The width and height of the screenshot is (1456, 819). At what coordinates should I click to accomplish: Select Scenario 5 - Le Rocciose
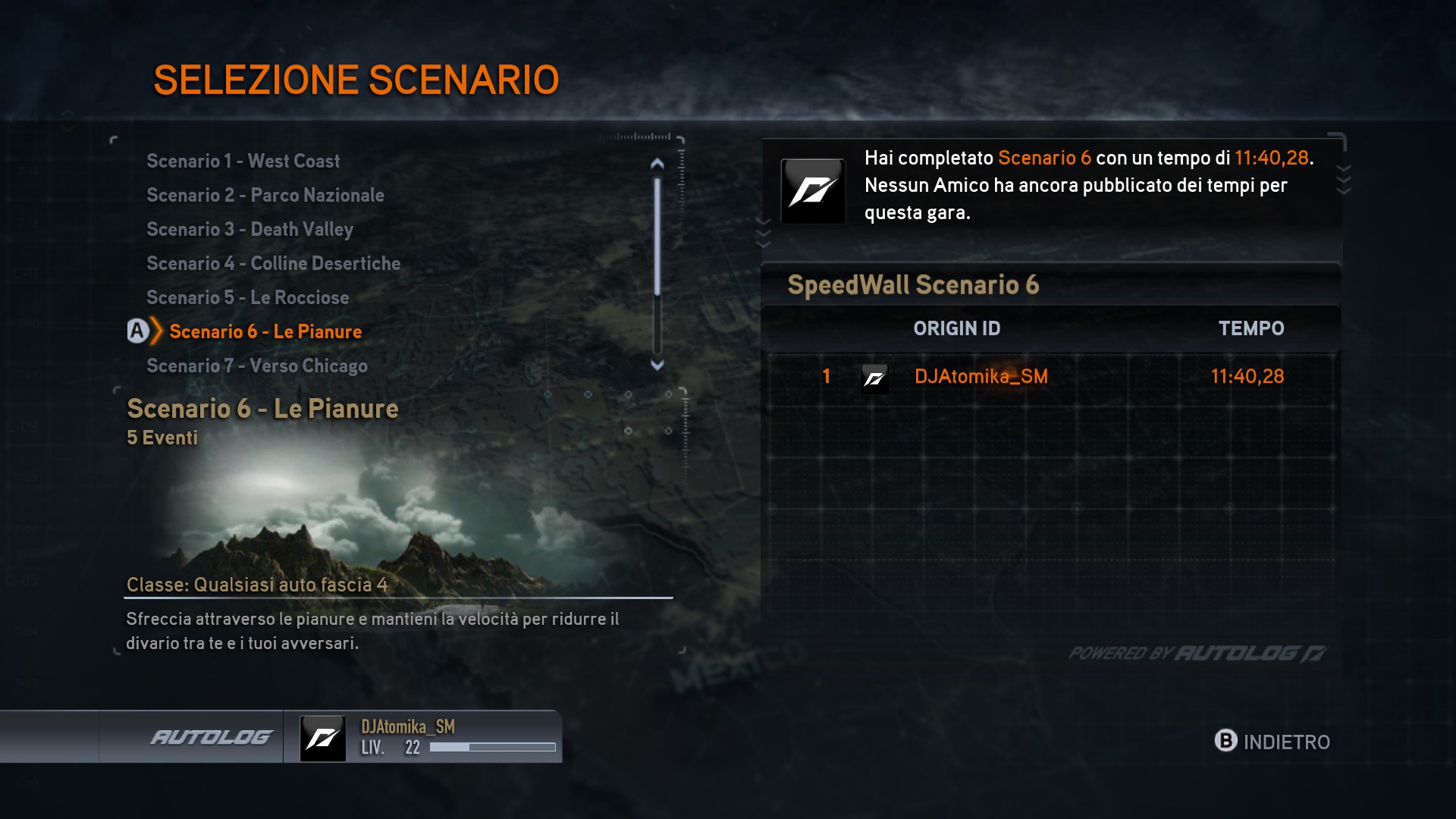point(247,297)
